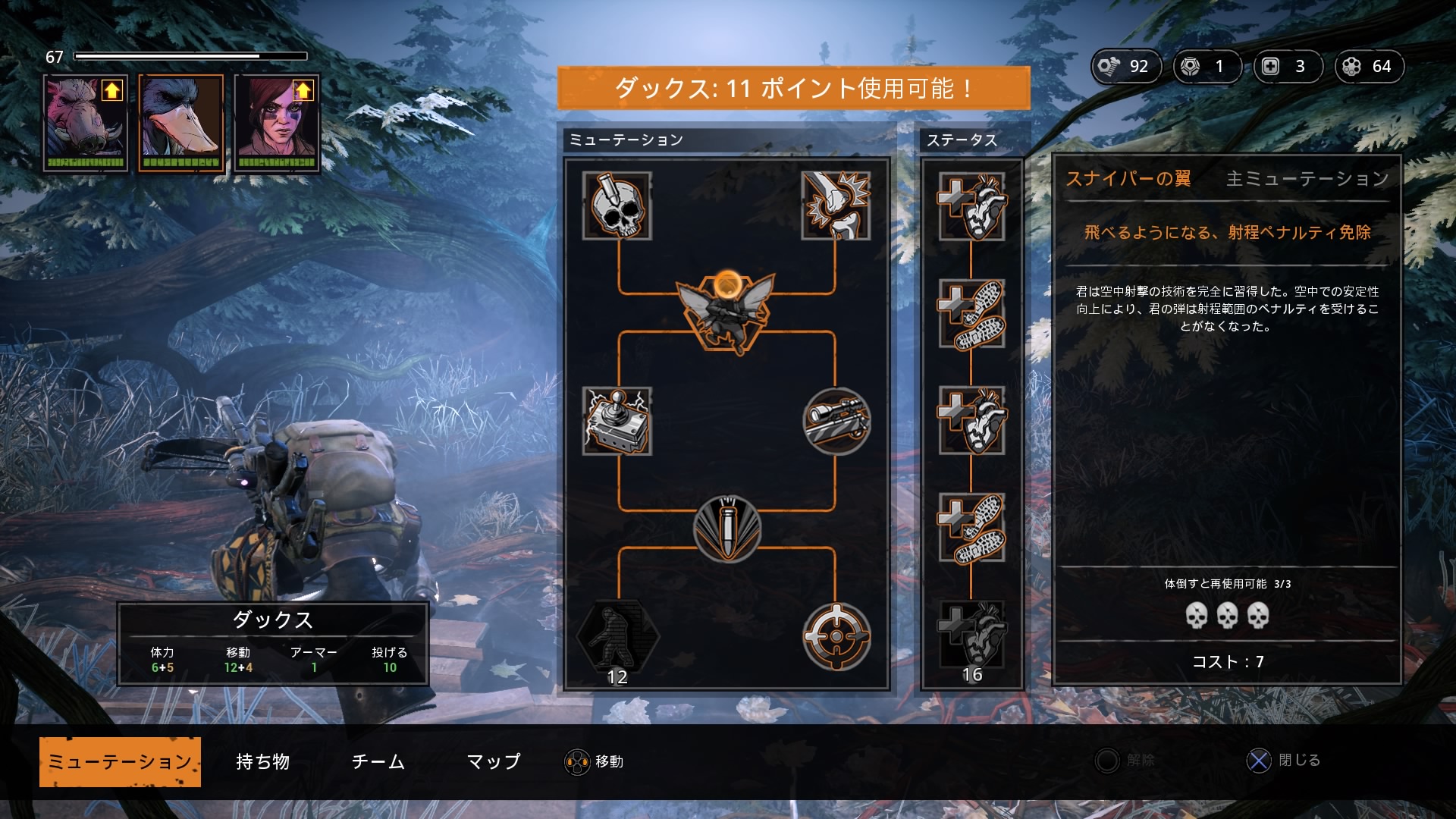1456x819 pixels.
Task: Open the 持ち物 inventory tab
Action: tap(262, 761)
